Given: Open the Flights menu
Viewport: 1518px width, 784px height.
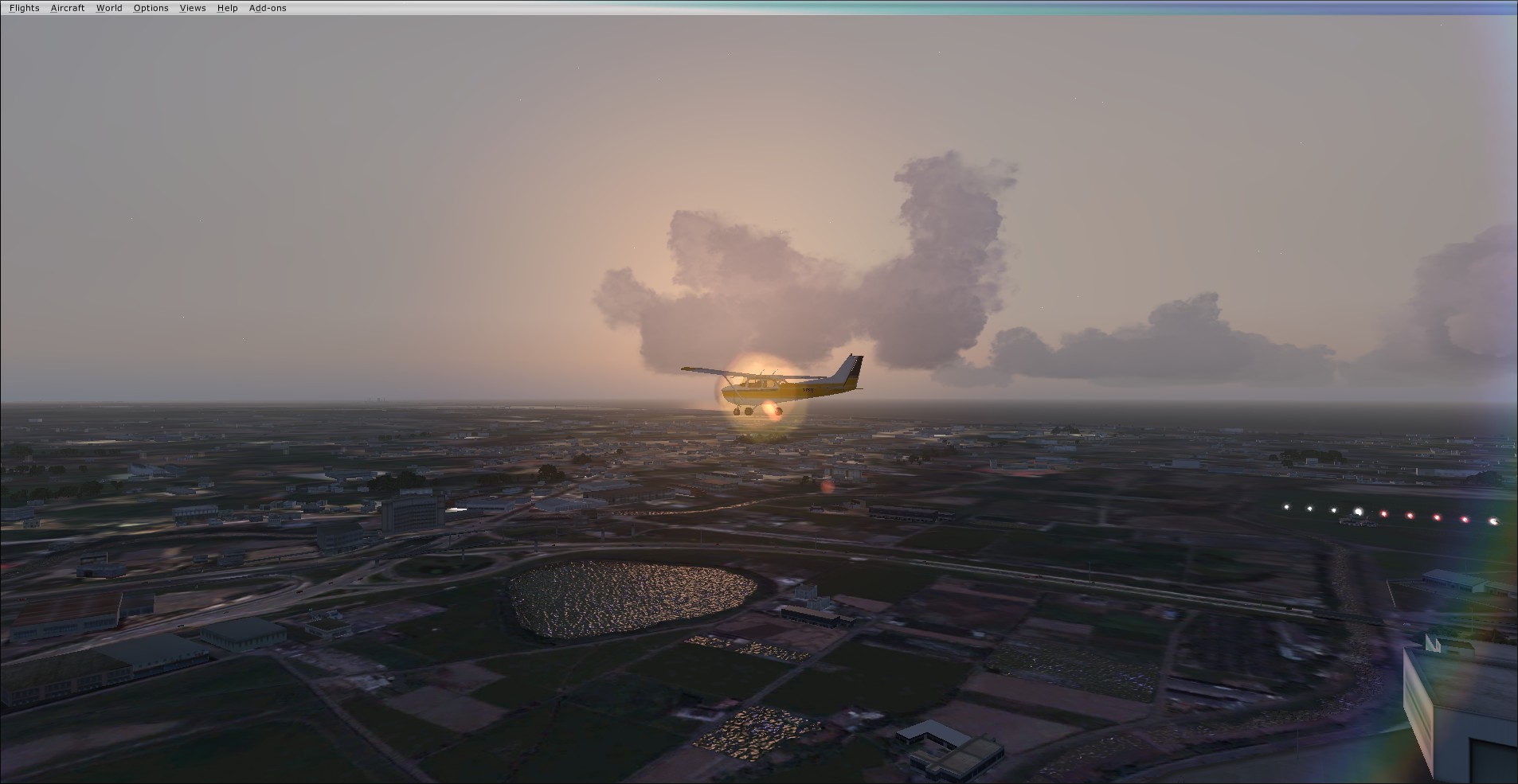Looking at the screenshot, I should pos(24,8).
